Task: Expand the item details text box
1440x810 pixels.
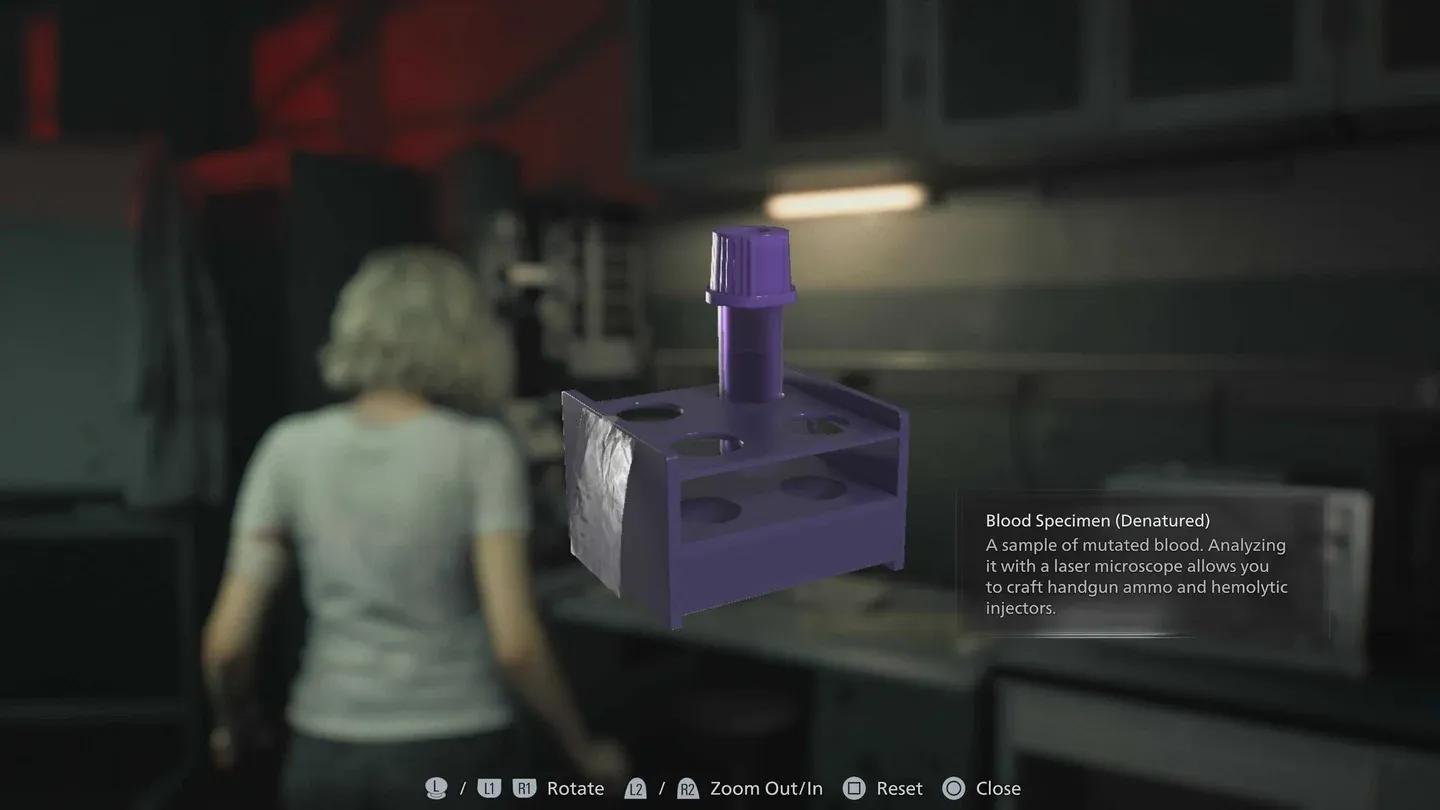Action: click(x=1135, y=575)
